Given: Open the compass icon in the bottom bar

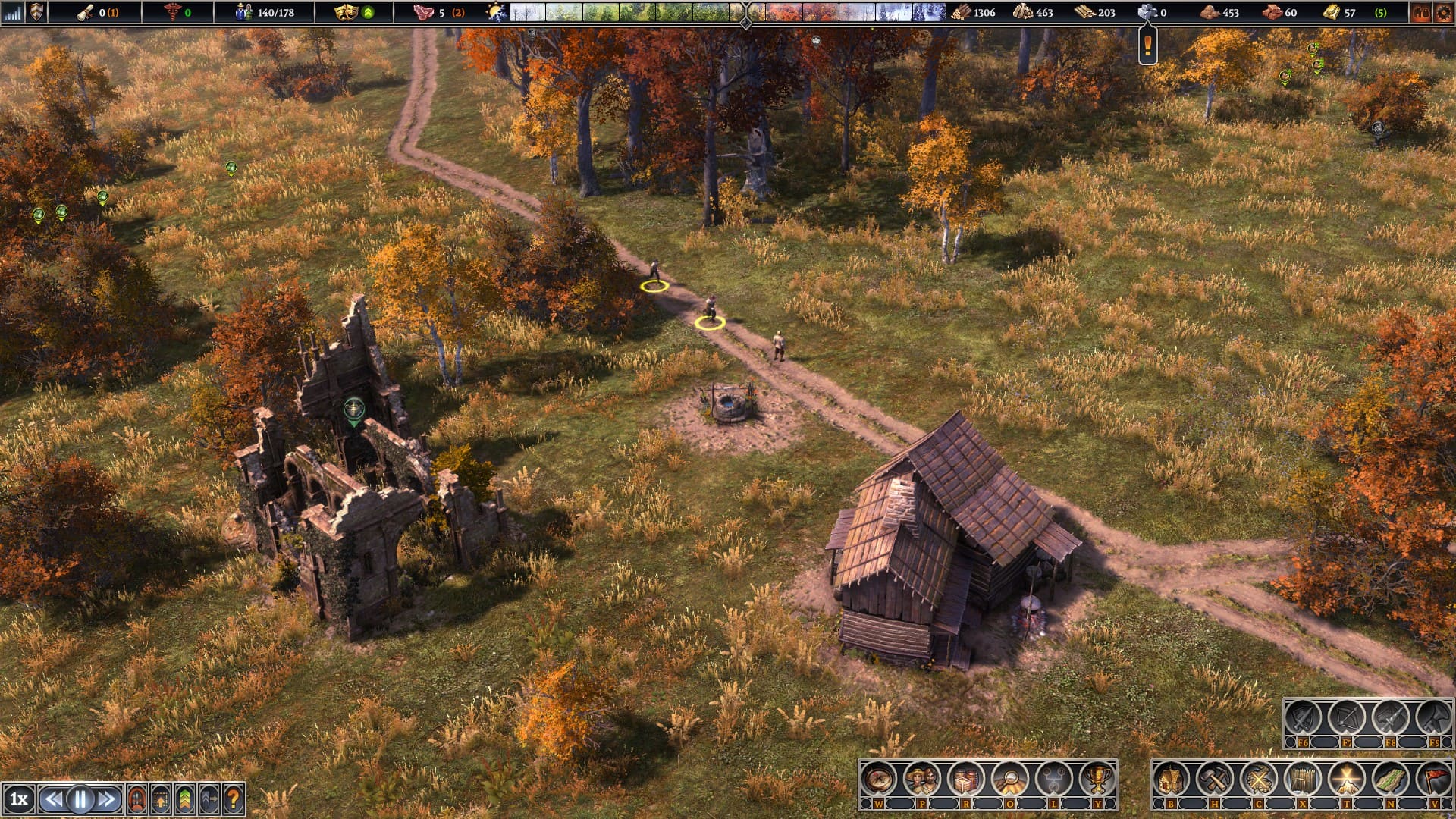Looking at the screenshot, I should (x=878, y=778).
